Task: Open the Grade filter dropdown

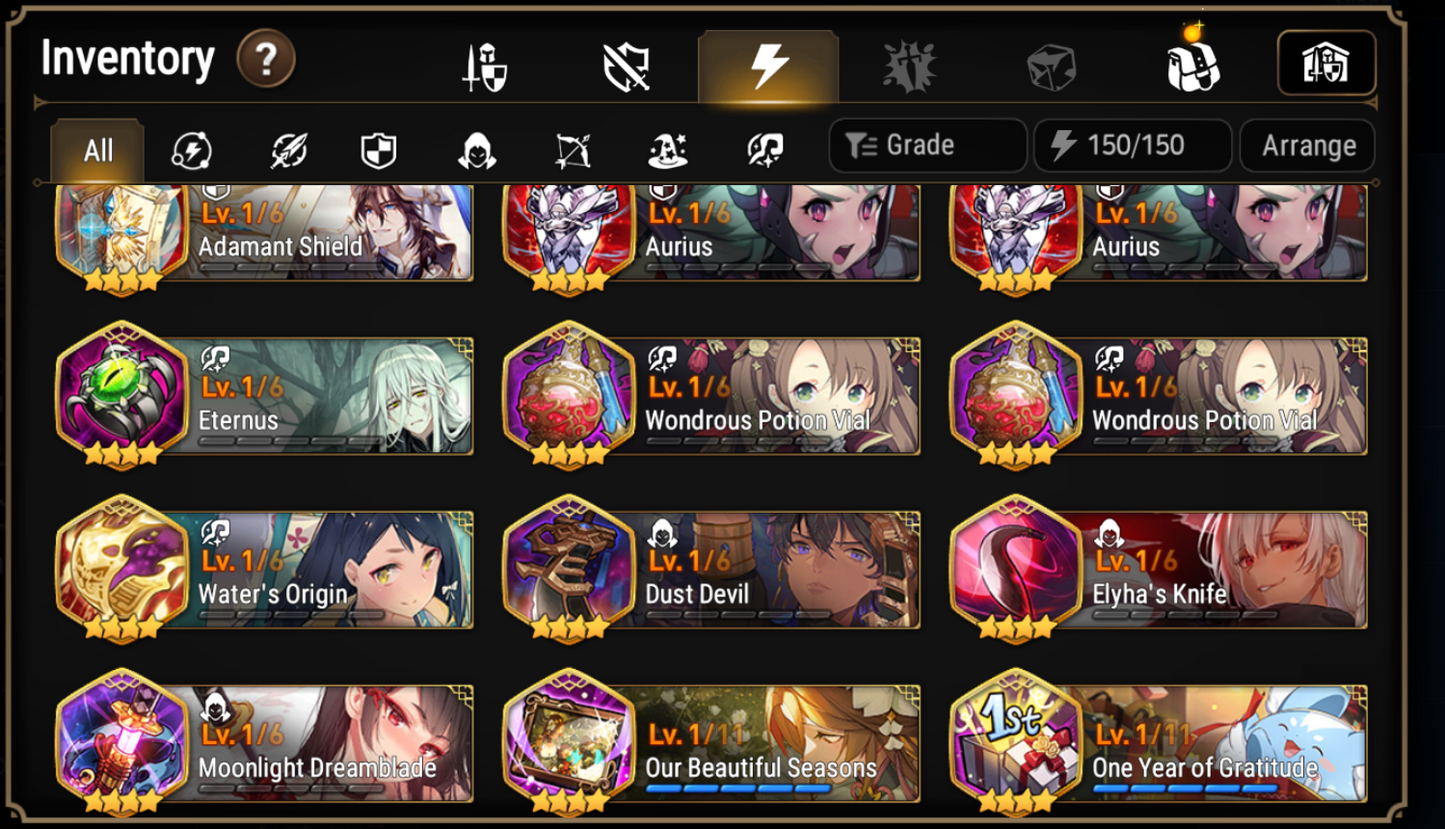Action: [x=926, y=145]
